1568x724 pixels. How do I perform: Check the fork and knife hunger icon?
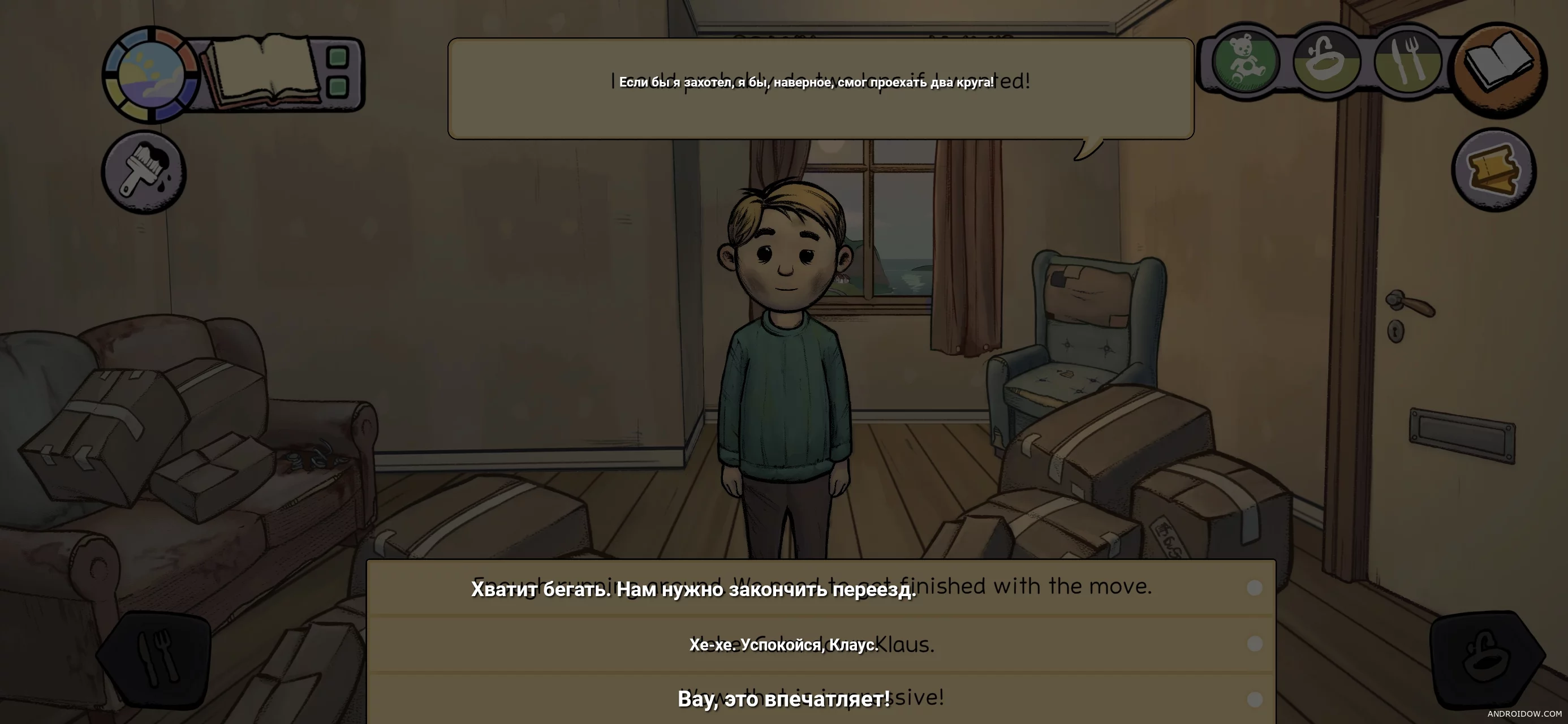(x=1407, y=62)
